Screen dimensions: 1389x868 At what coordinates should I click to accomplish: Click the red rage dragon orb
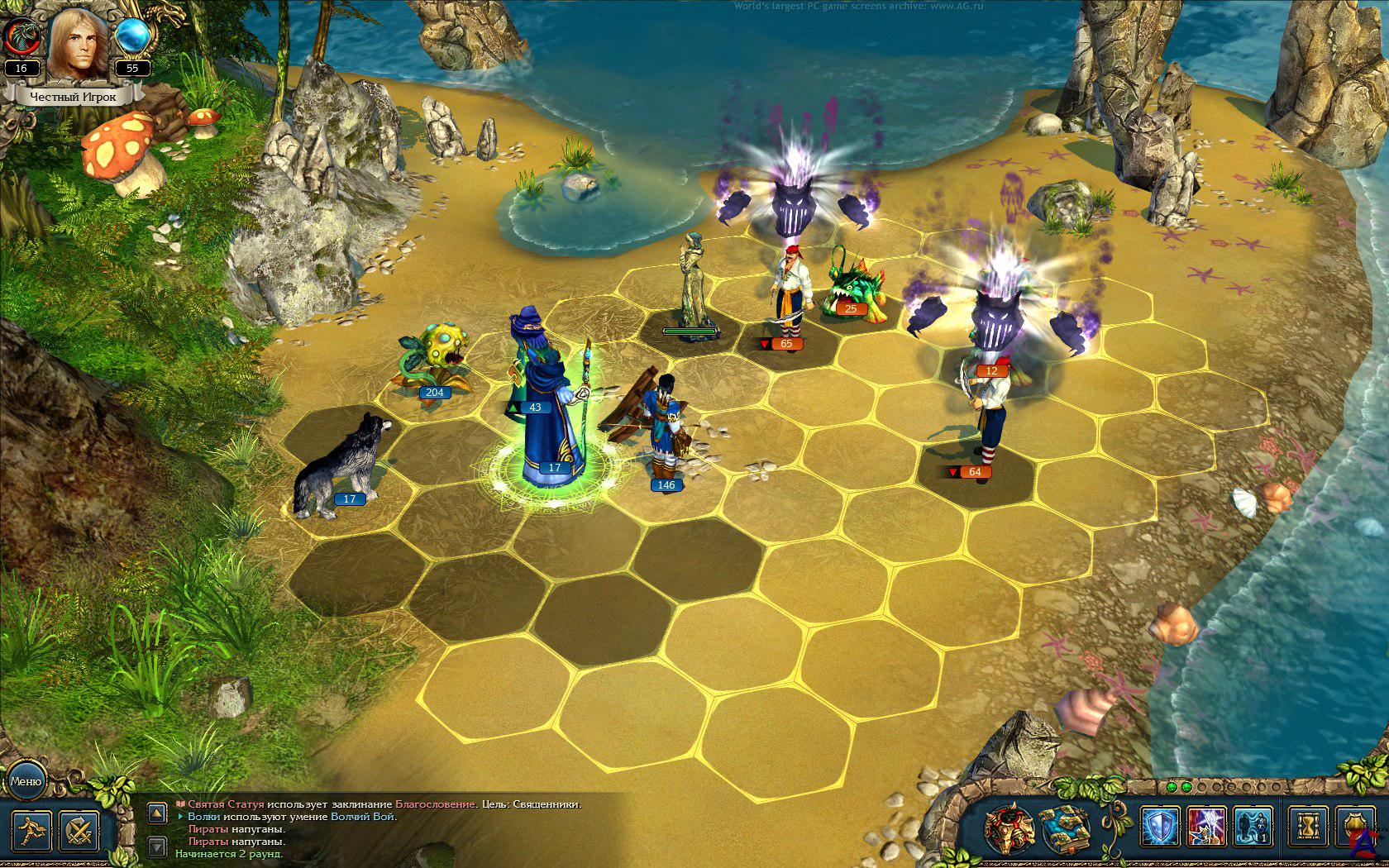point(21,36)
